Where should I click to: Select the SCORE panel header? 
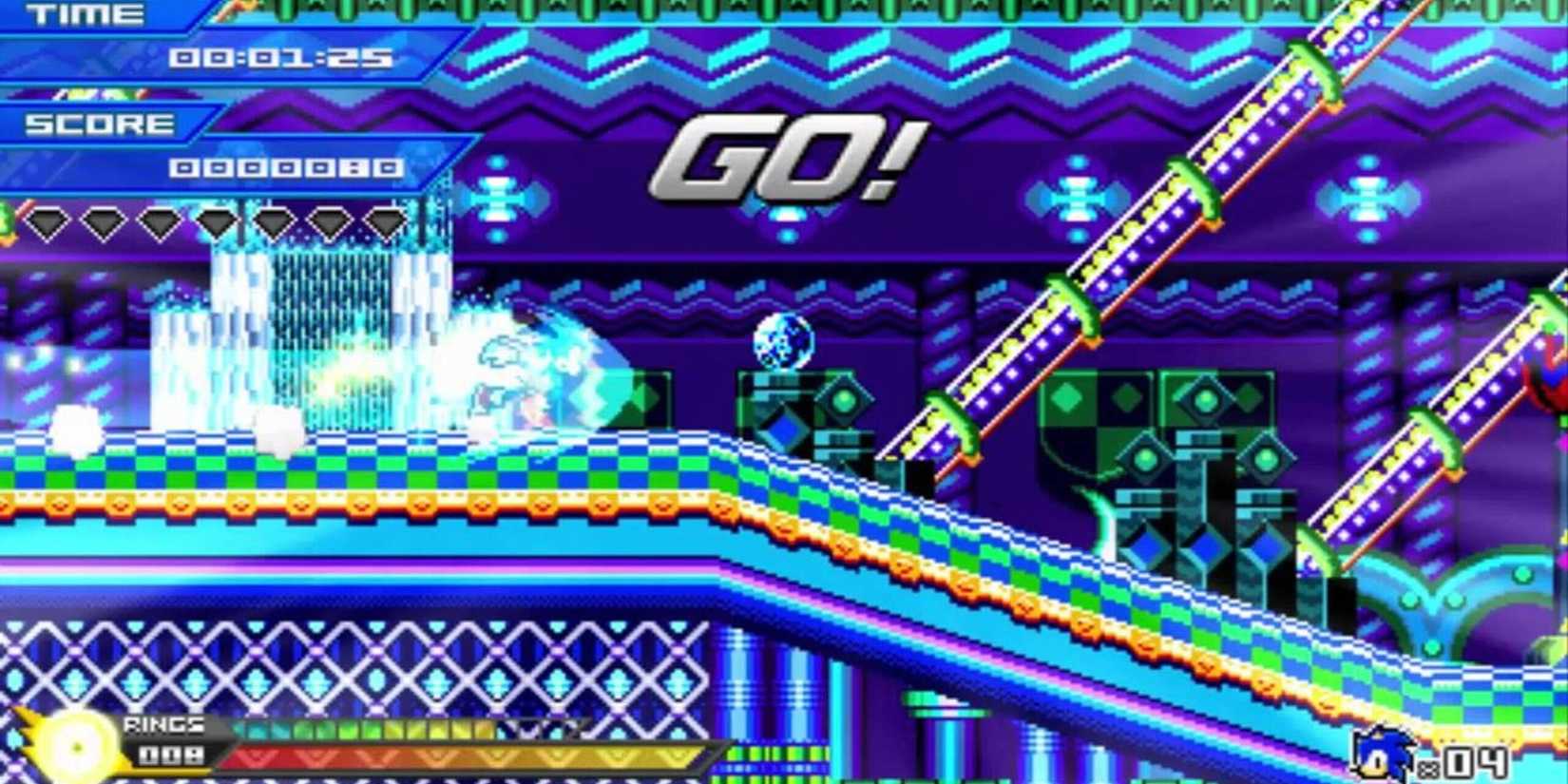point(99,122)
